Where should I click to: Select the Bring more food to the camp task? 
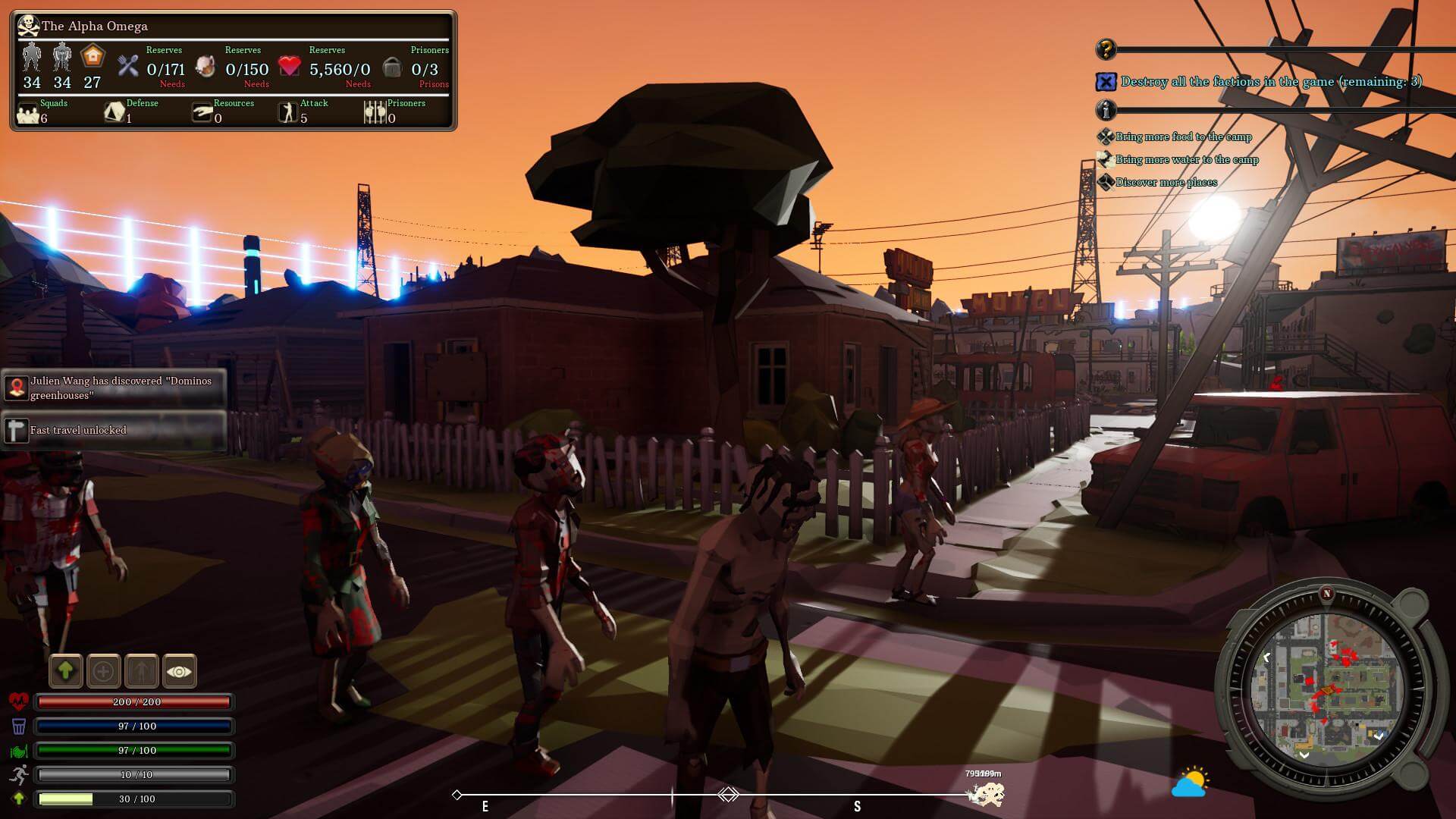click(x=1183, y=137)
